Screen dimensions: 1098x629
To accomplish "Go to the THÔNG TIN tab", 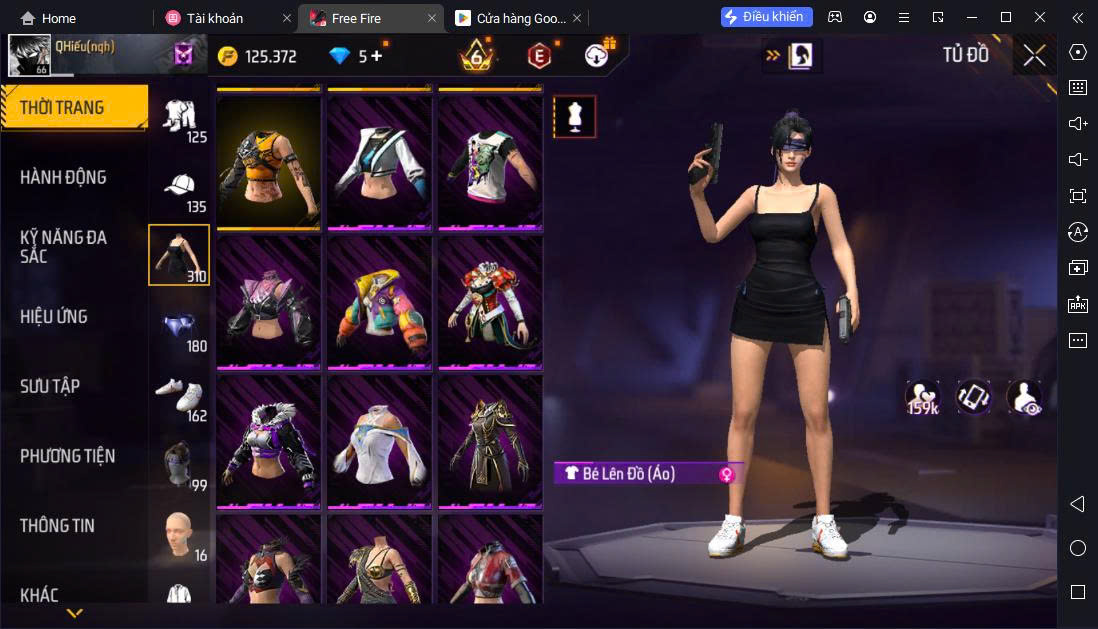I will coord(57,525).
